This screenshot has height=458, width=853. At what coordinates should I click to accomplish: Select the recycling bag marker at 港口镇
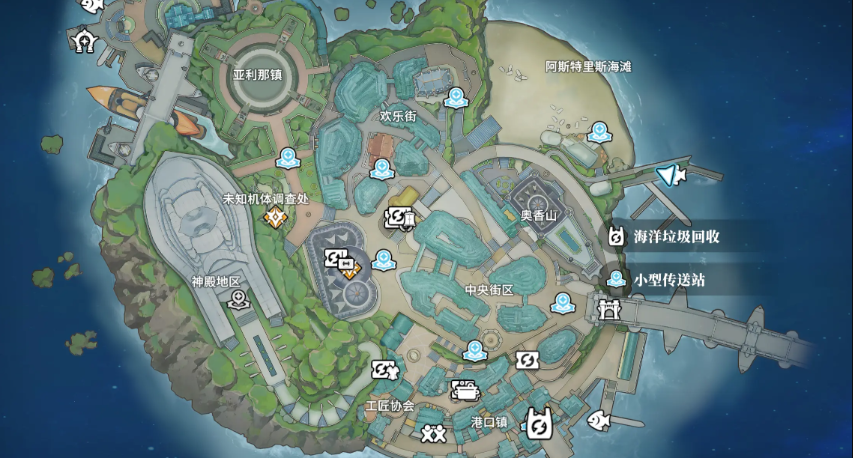[x=538, y=426]
